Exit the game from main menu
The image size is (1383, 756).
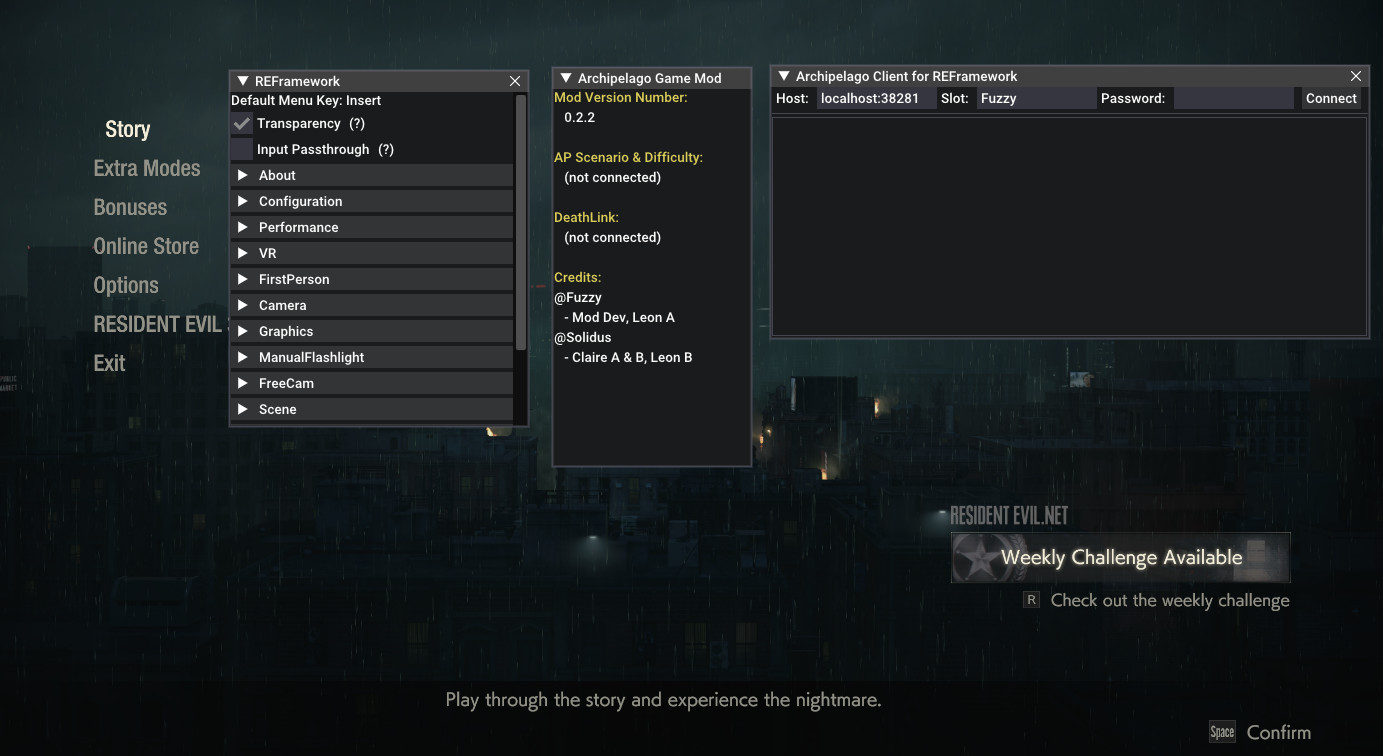pyautogui.click(x=109, y=363)
